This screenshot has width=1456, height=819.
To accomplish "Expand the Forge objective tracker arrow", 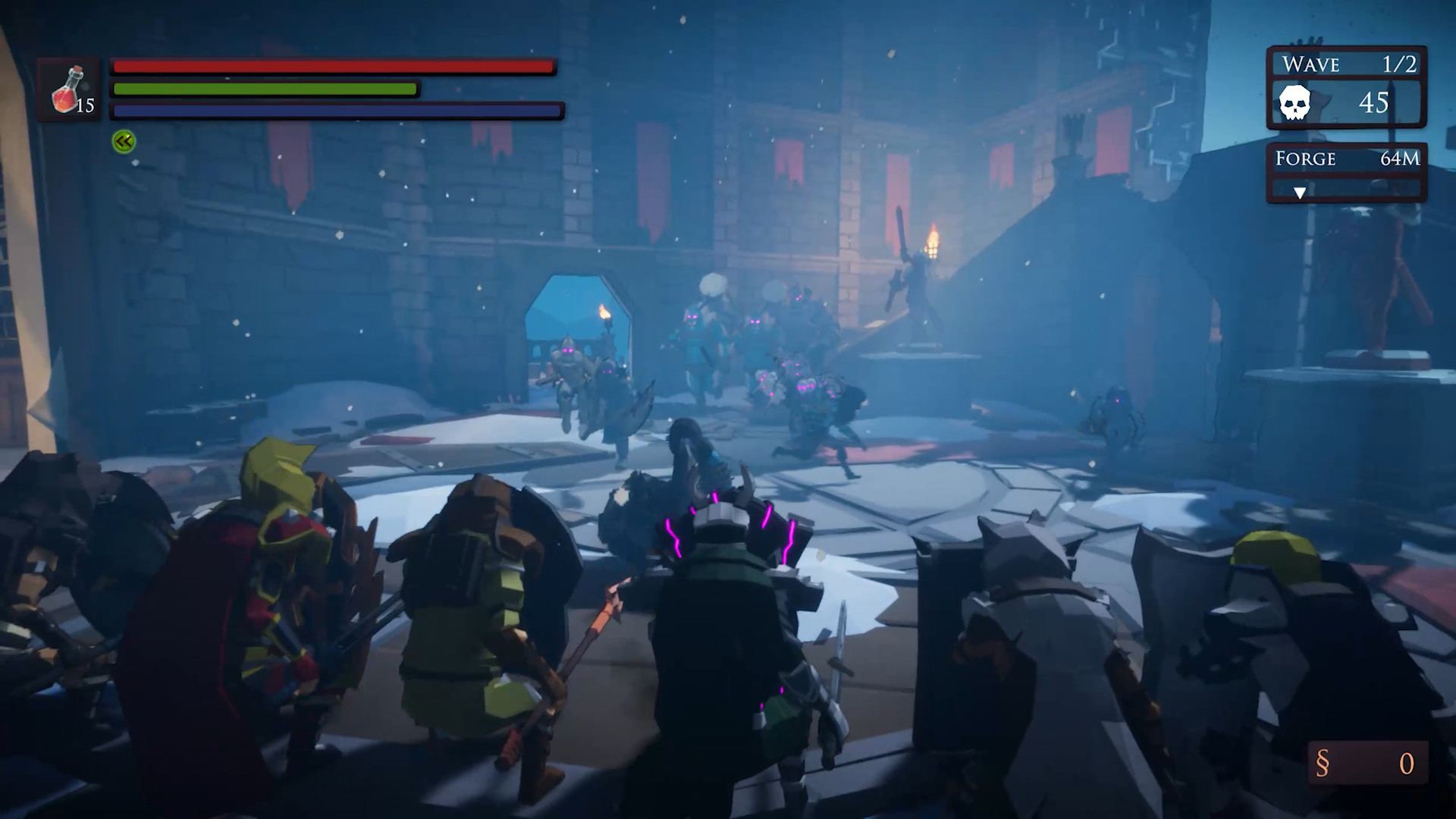I will click(1300, 193).
